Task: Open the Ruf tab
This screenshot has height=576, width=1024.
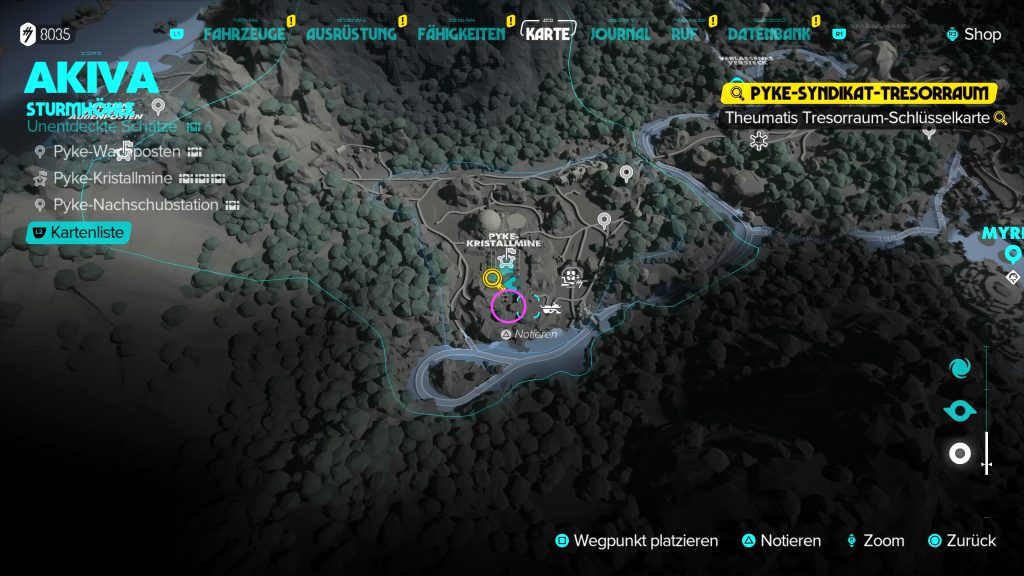Action: 684,34
